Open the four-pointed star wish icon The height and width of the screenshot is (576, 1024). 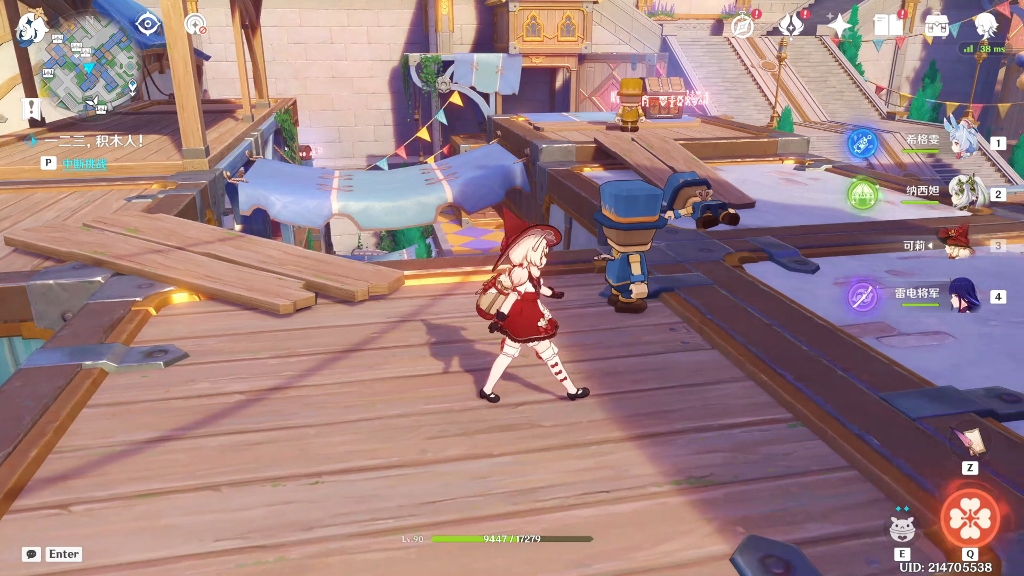click(839, 25)
